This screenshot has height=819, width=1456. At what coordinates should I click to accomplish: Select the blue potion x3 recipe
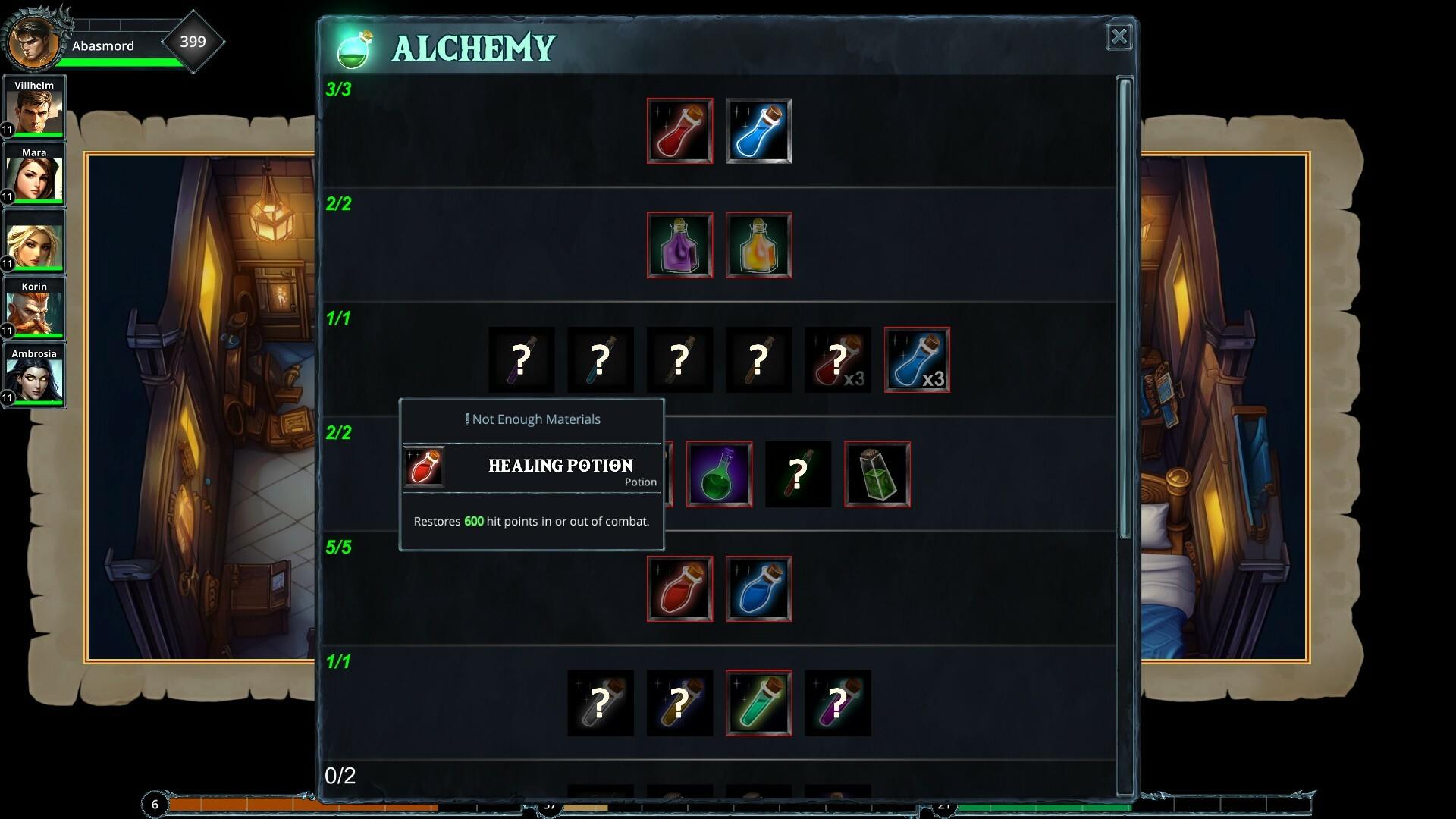[x=917, y=359]
